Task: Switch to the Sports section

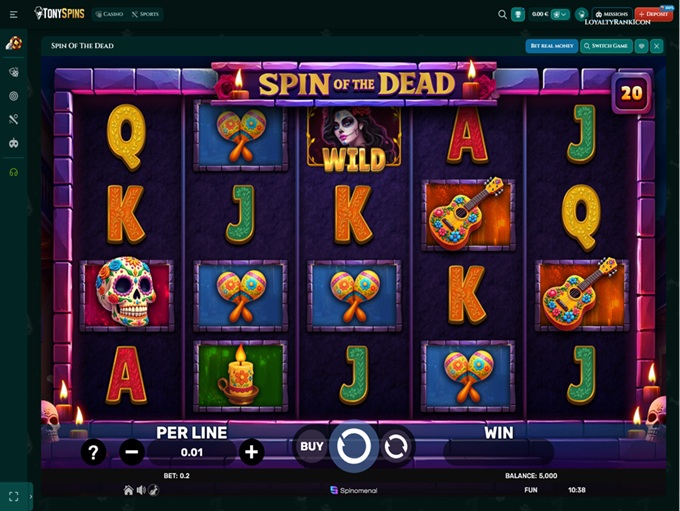Action: tap(145, 14)
